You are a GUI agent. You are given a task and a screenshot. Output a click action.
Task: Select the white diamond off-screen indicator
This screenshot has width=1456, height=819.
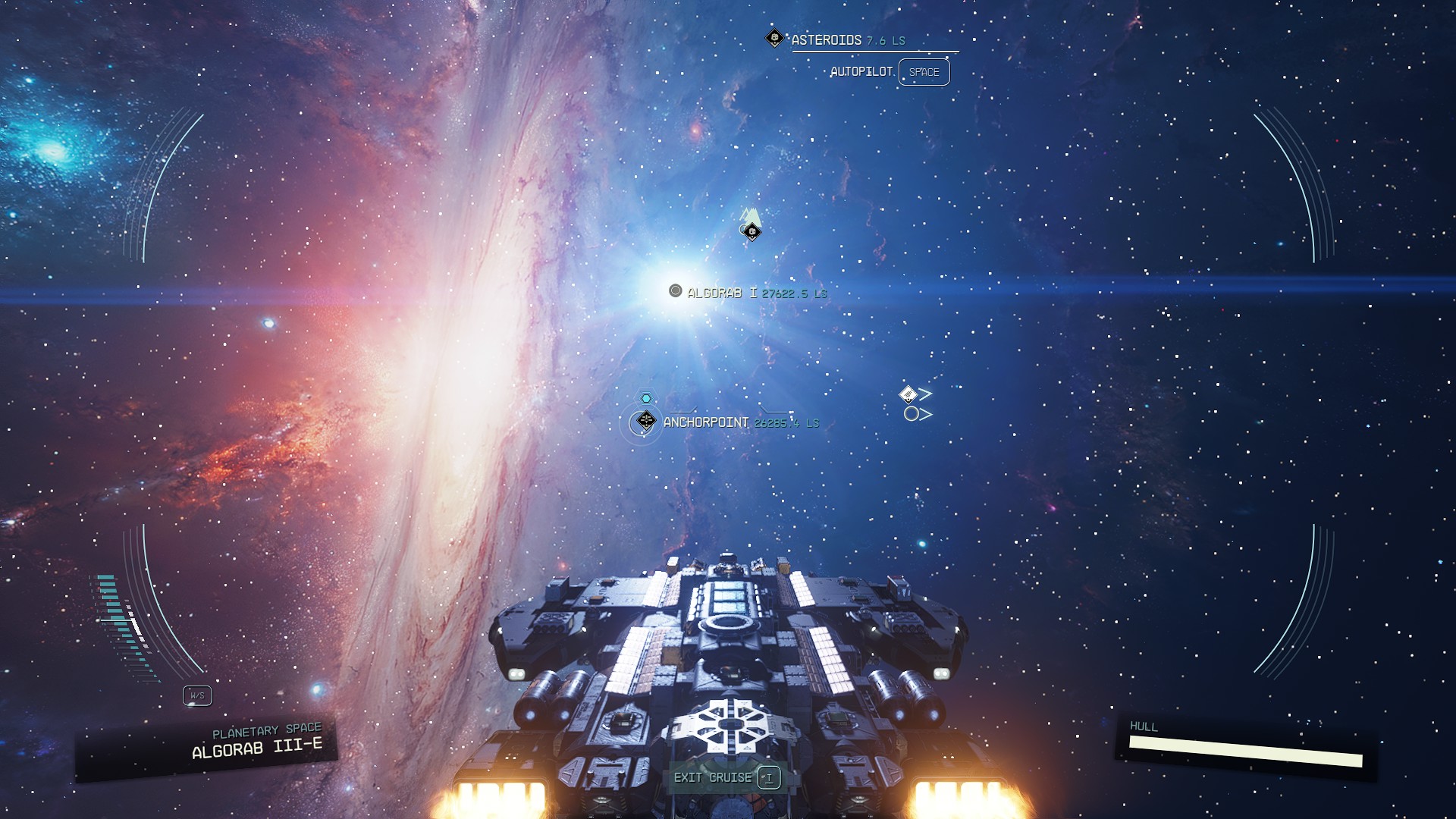coord(908,394)
